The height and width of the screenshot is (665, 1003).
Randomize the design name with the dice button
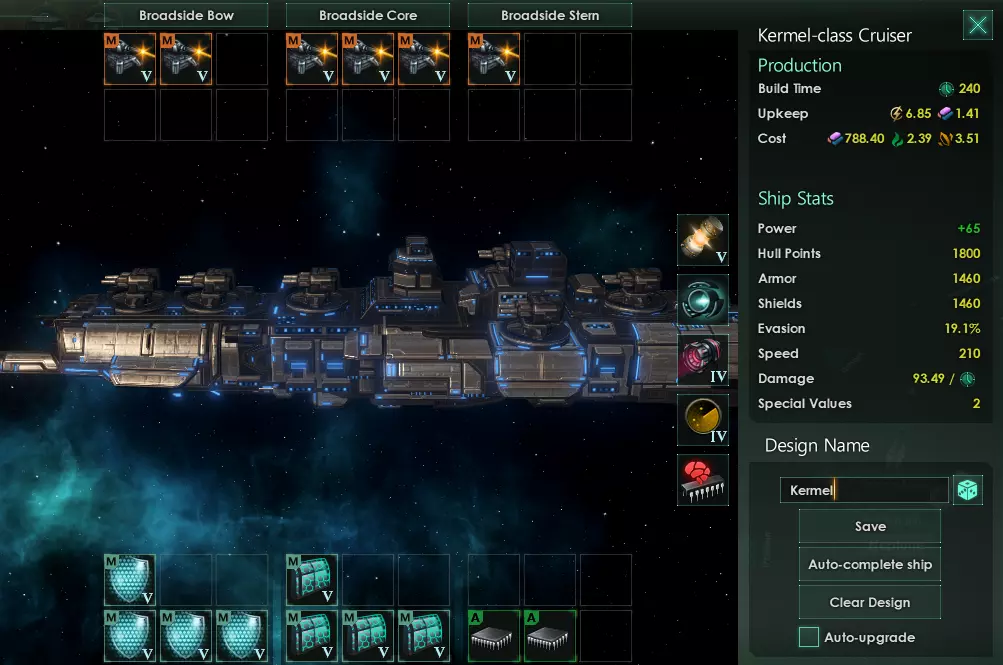[968, 490]
